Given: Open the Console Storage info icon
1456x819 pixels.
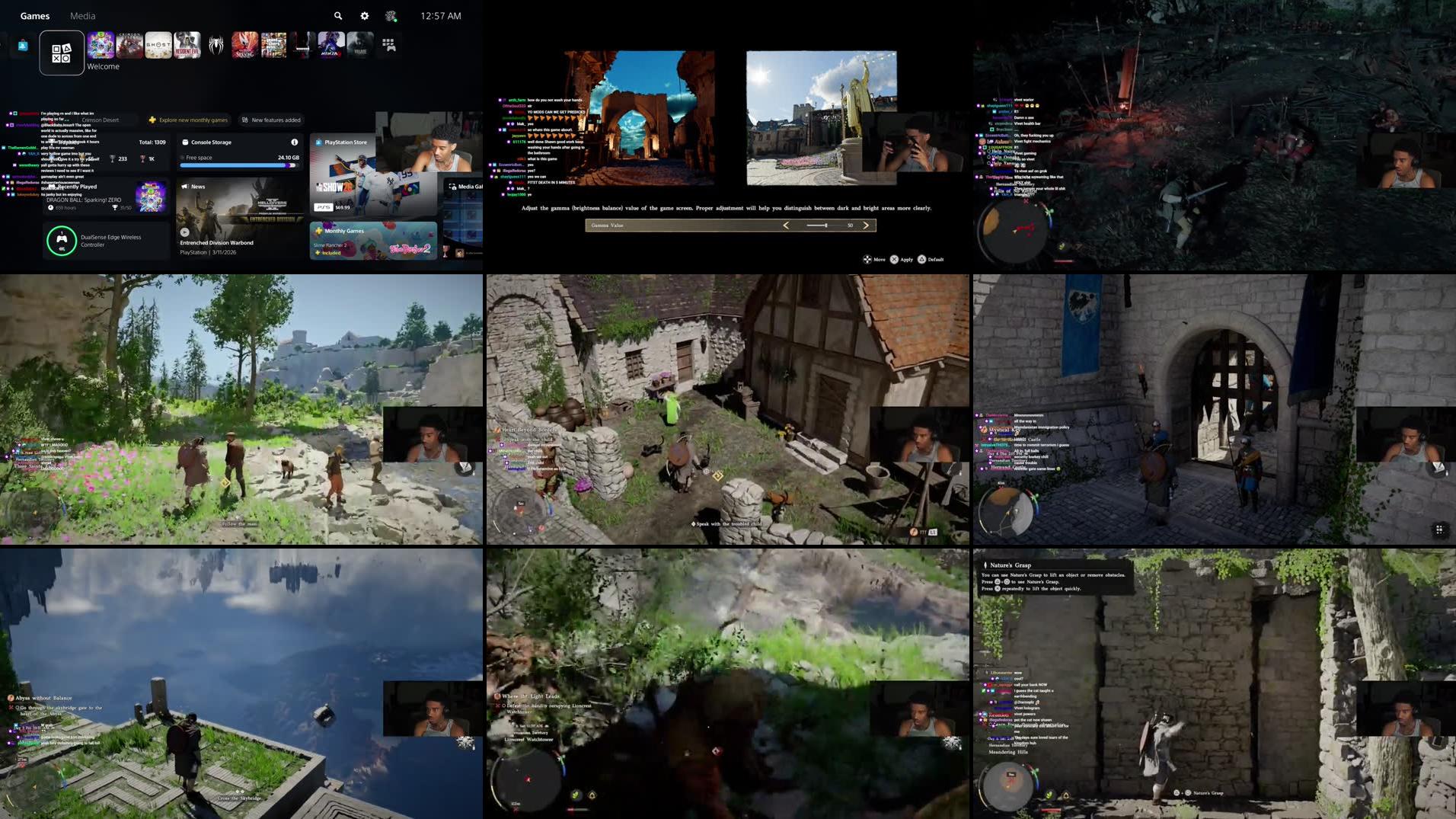Looking at the screenshot, I should [293, 142].
